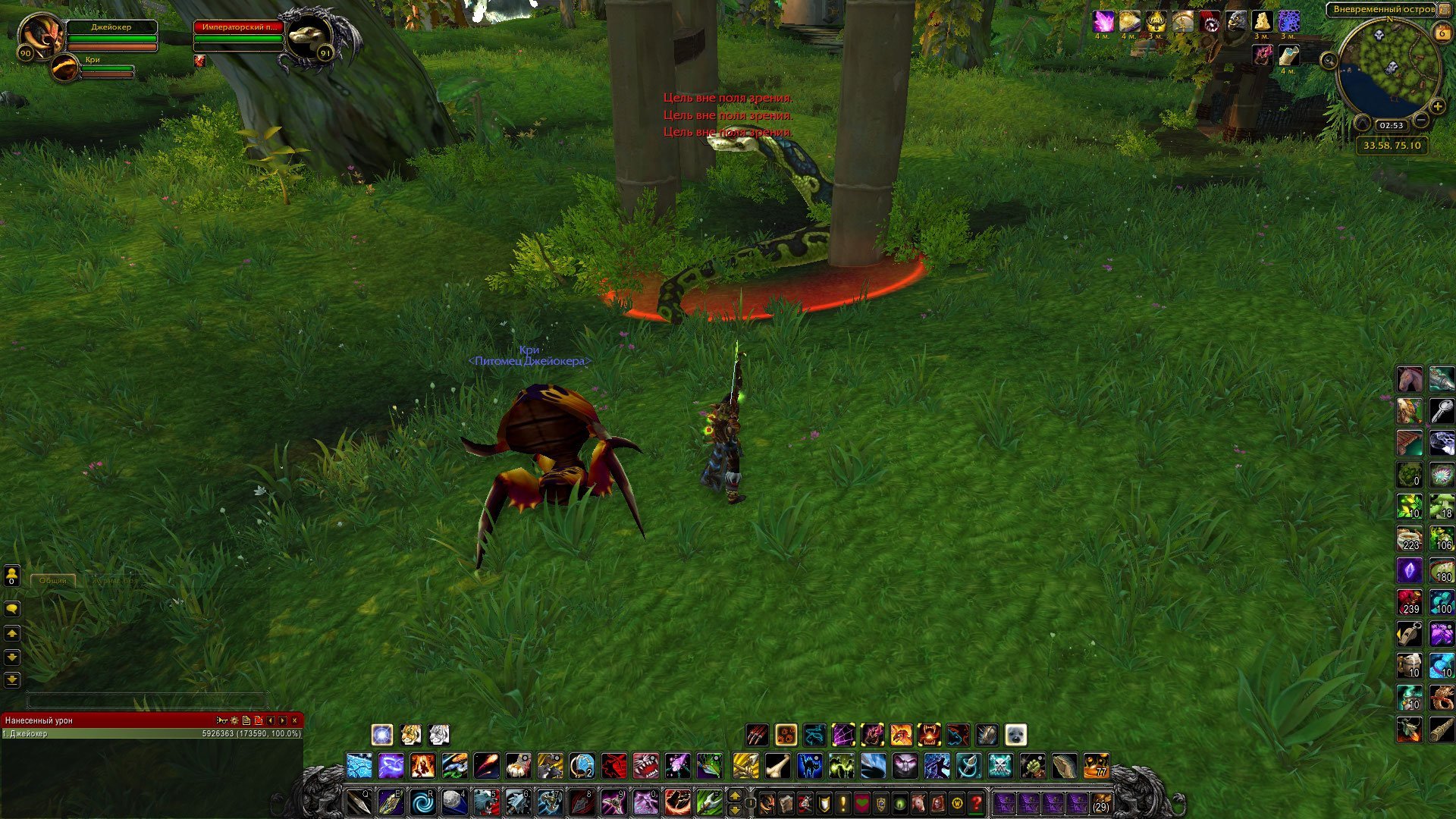Open the calendar showing day 6
Viewport: 1456px width, 819px height.
pos(1441,33)
